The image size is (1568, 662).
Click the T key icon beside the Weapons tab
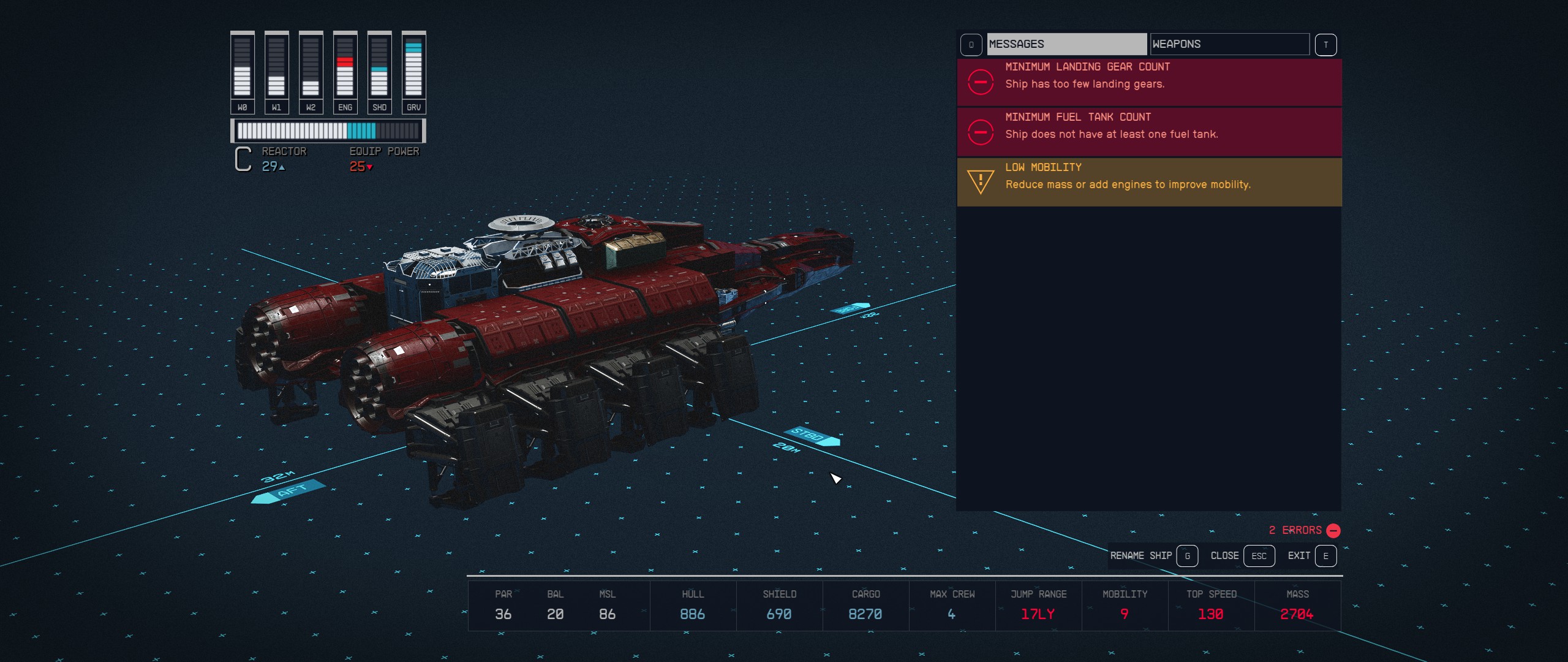pos(1325,44)
